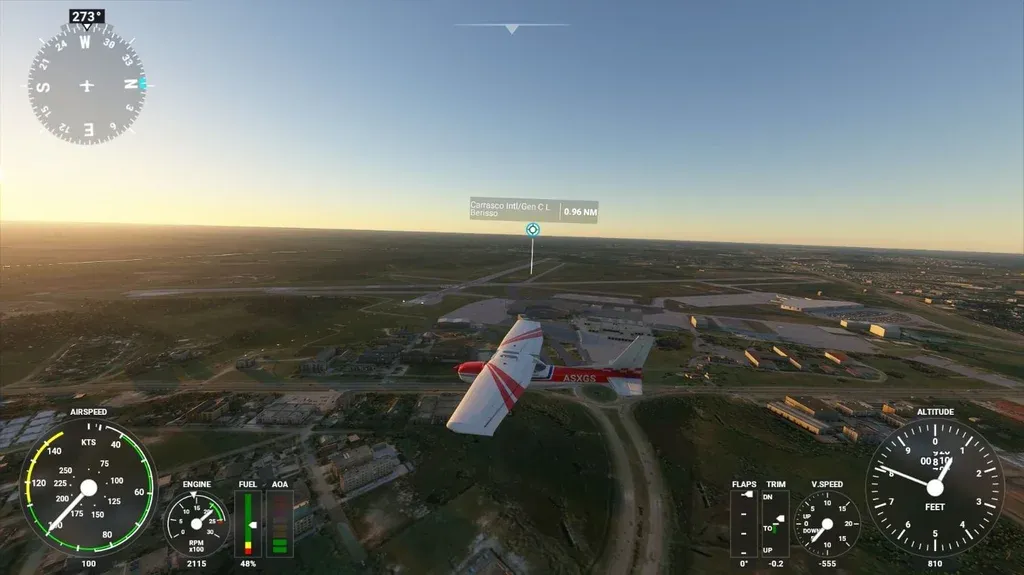Select the Carrasco Intl airport waypoint marker
The width and height of the screenshot is (1024, 575).
tap(532, 229)
